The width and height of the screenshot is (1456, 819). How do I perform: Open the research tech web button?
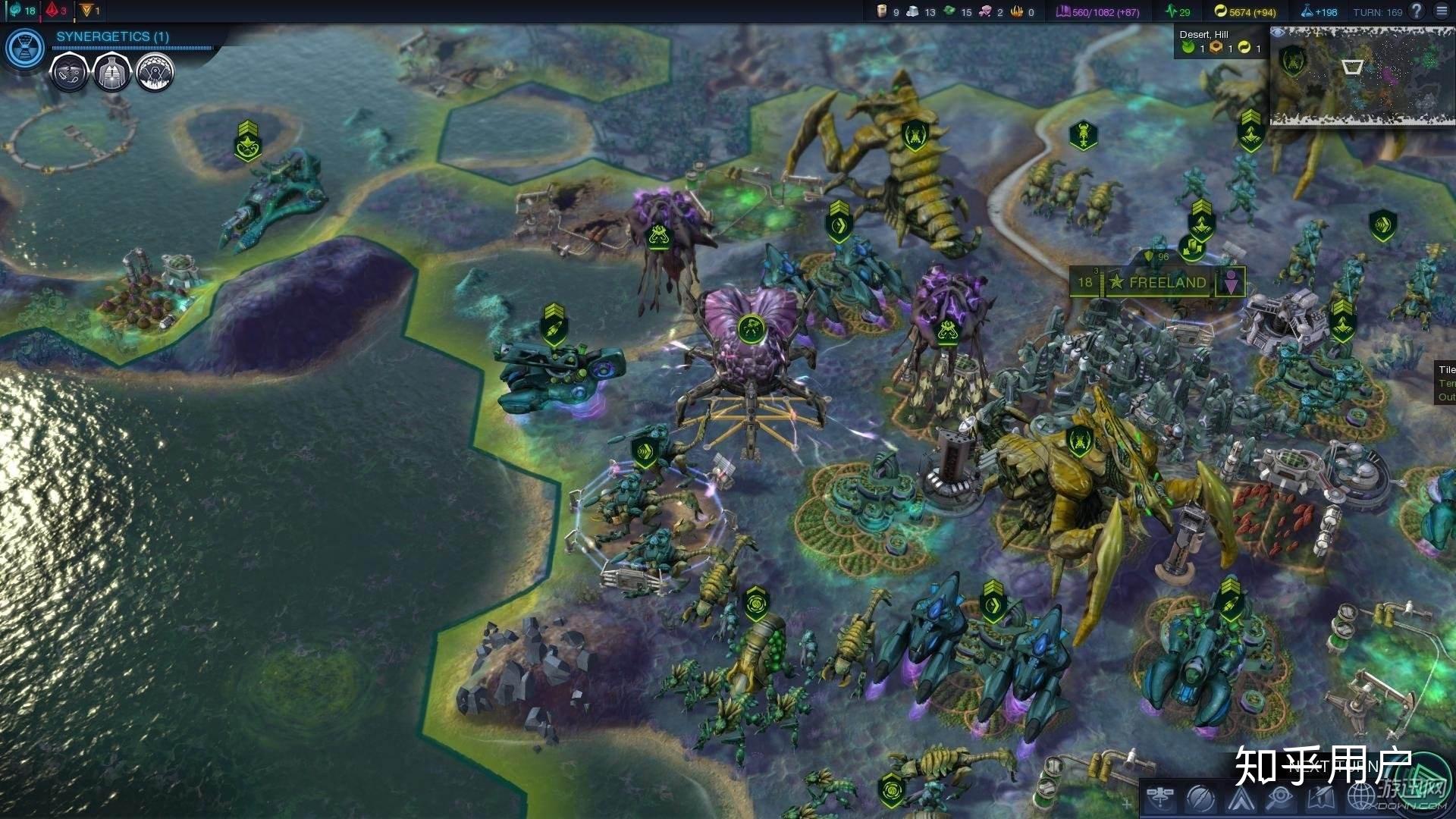pos(25,47)
